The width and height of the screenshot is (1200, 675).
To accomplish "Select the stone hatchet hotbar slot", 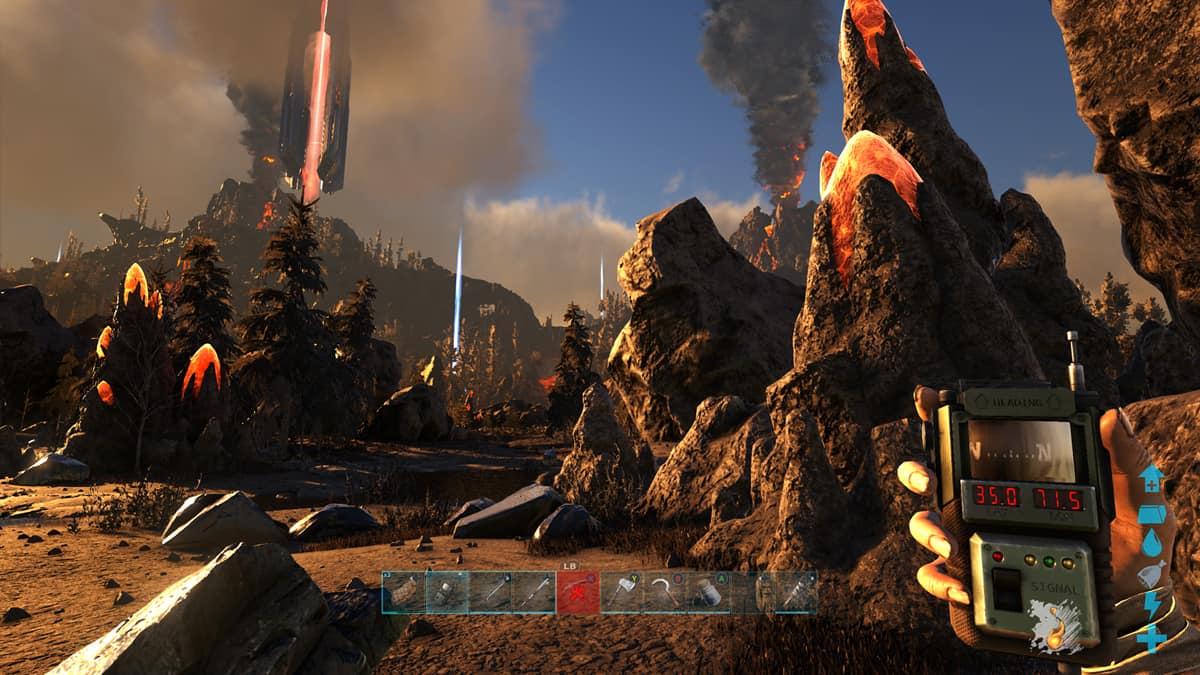I will 621,592.
